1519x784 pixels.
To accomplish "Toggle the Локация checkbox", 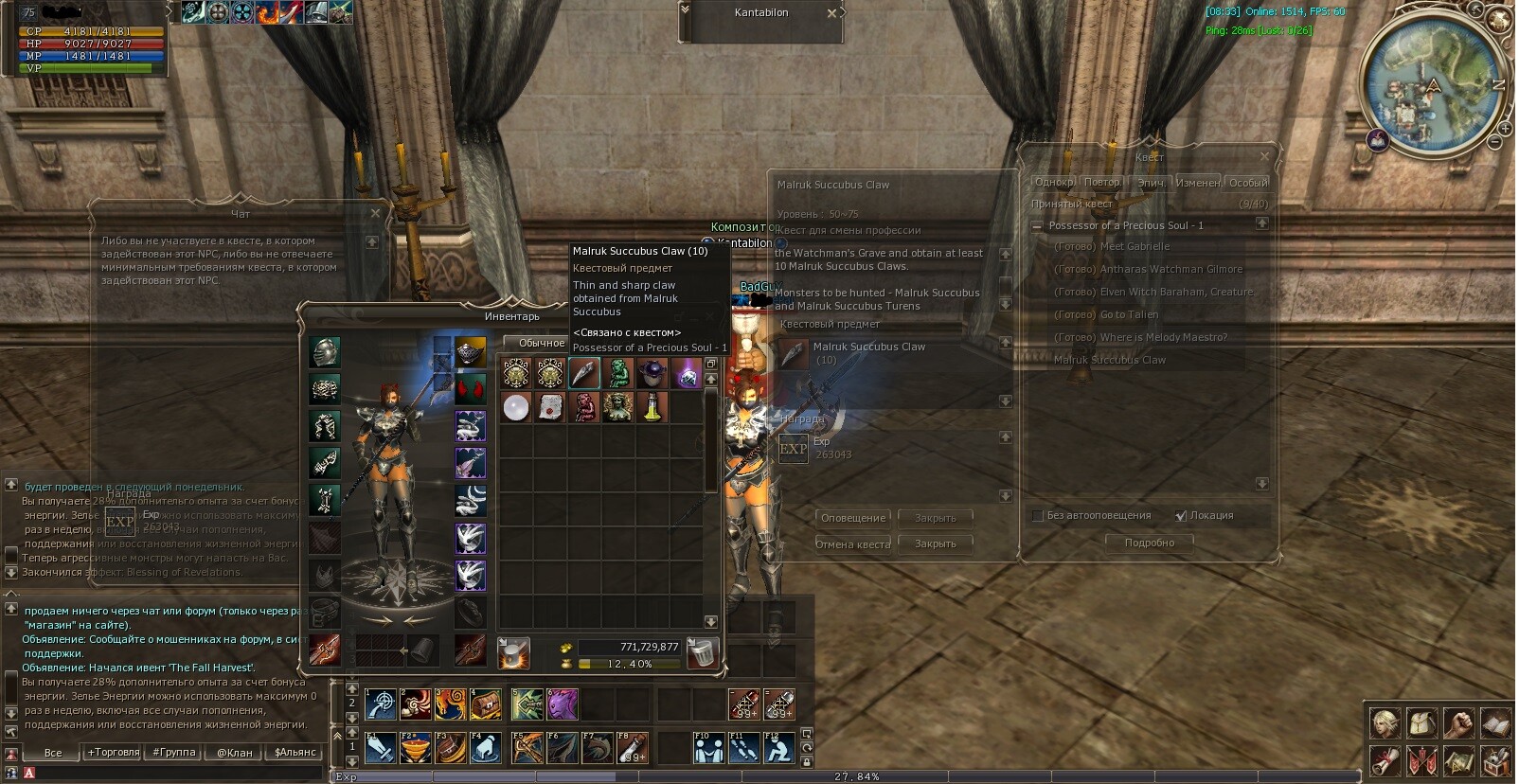I will point(1181,516).
